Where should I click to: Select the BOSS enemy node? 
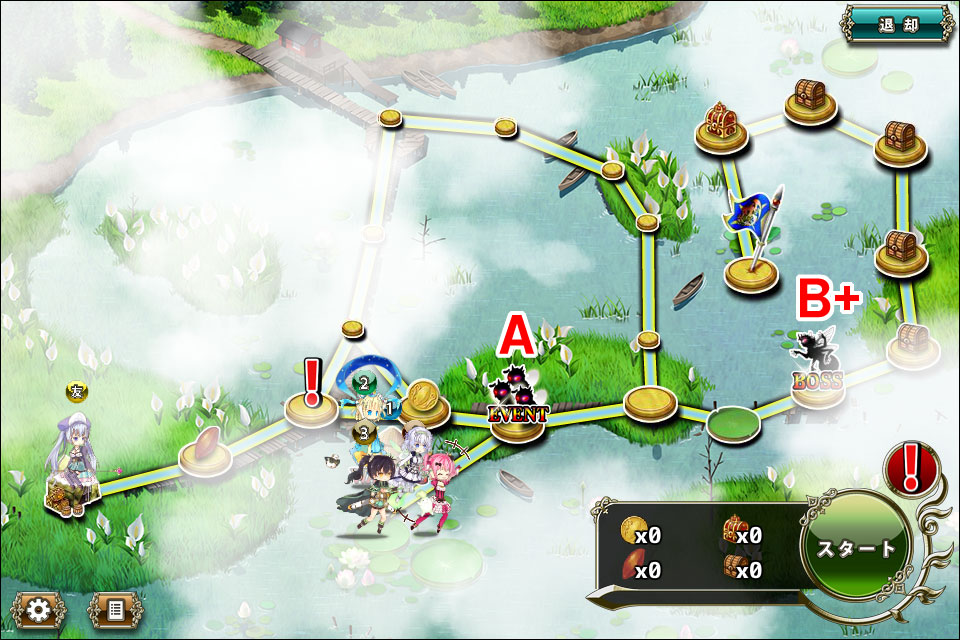click(x=817, y=372)
